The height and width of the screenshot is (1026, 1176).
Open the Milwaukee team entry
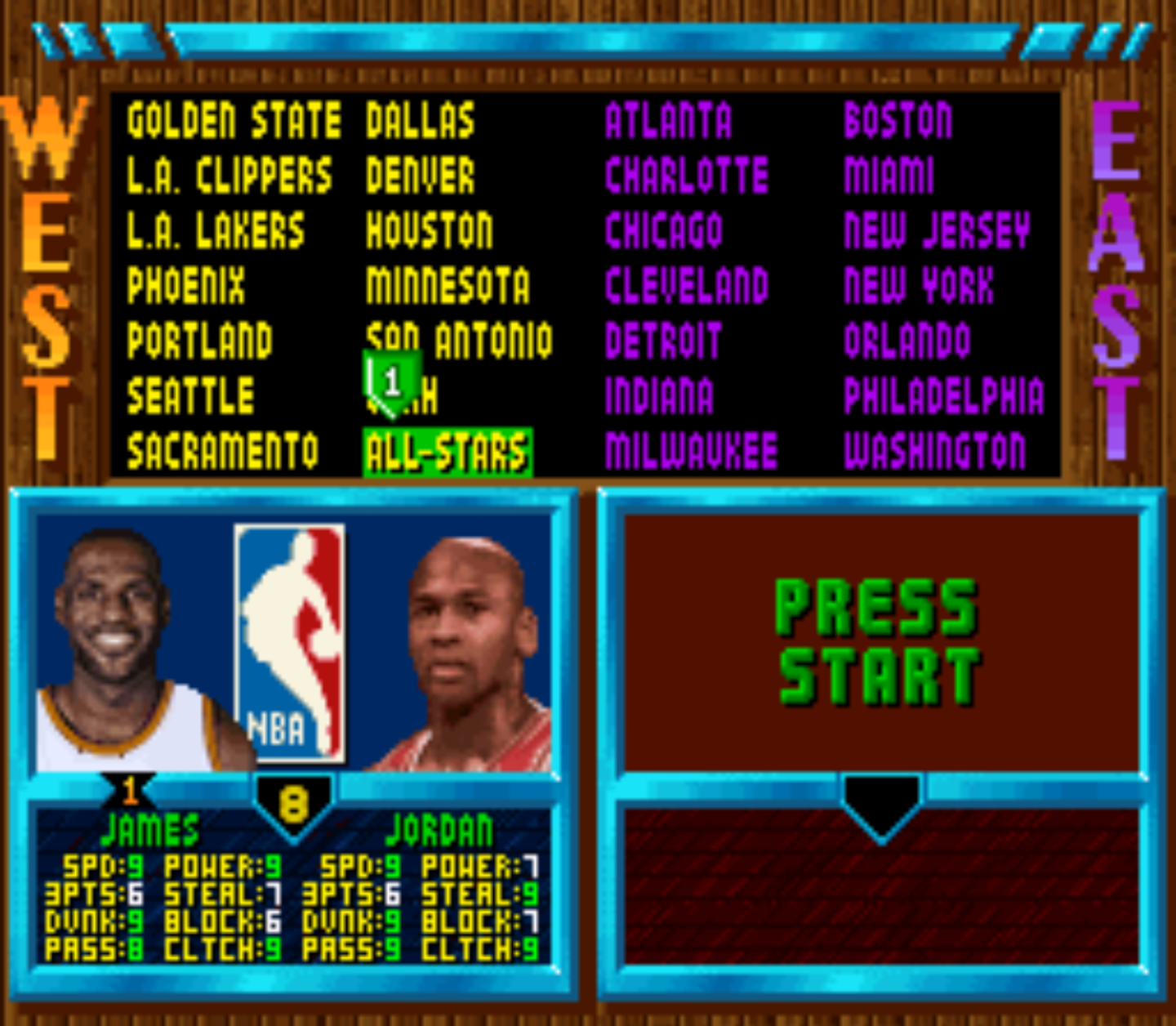click(x=693, y=447)
